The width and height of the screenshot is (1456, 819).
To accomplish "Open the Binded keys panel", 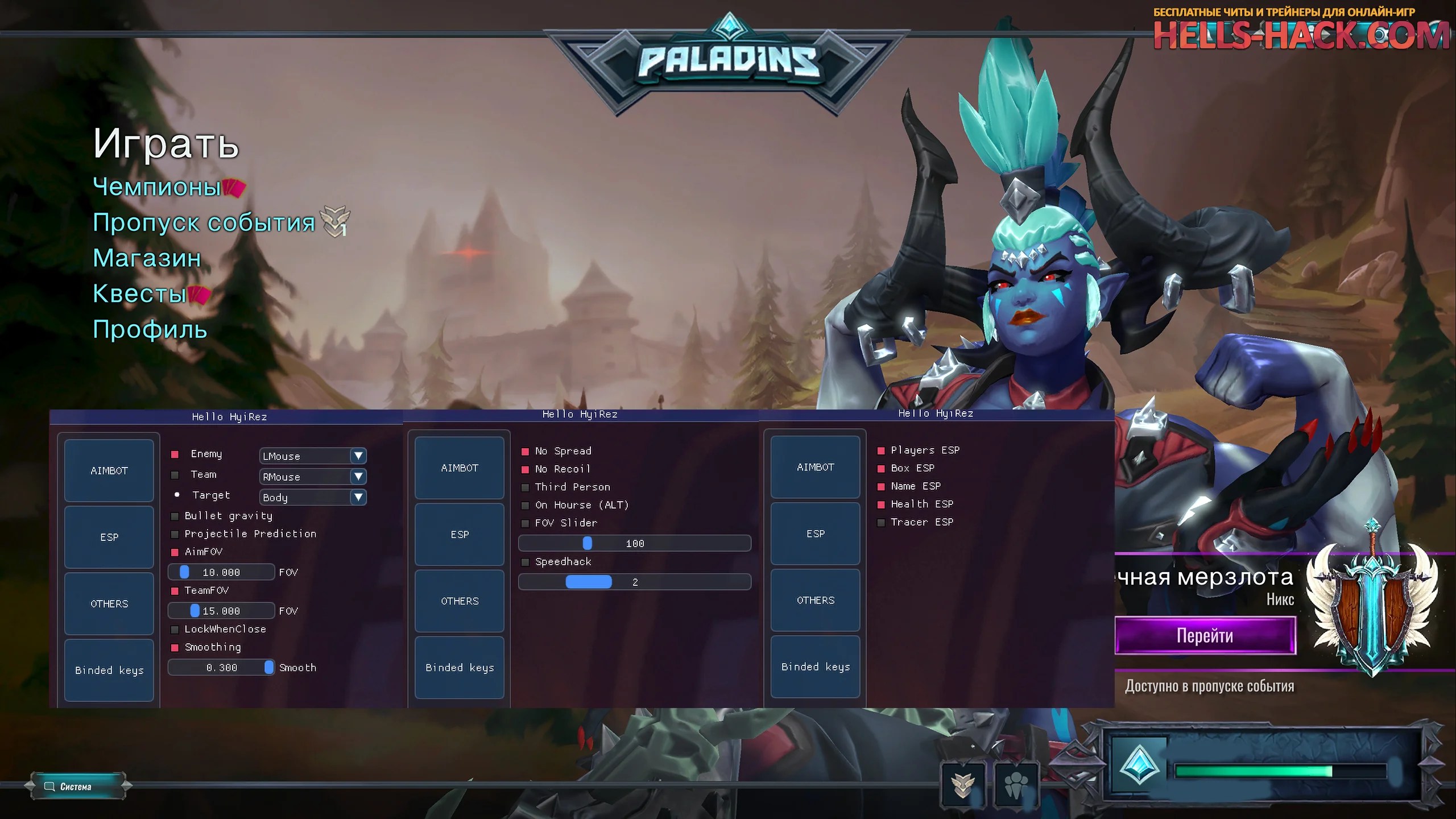I will (x=109, y=670).
